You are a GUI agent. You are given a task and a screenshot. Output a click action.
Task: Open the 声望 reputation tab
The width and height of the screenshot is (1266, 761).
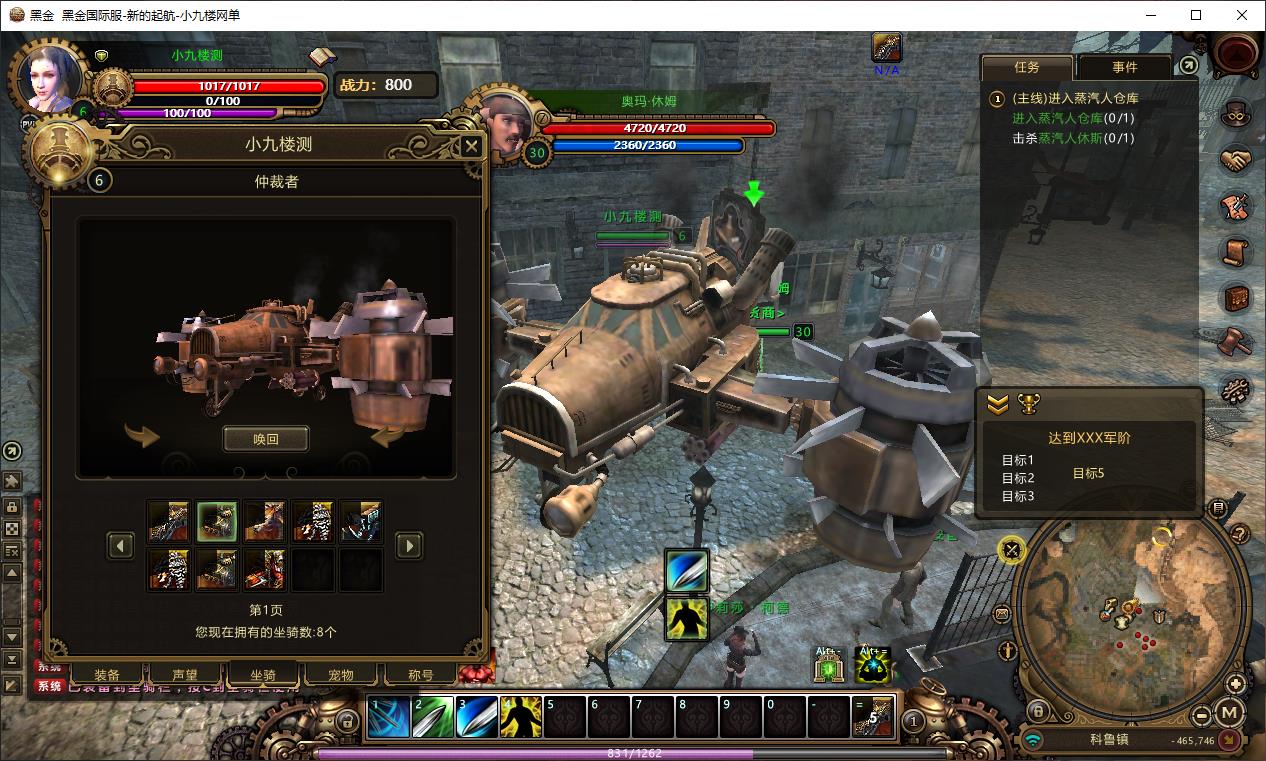tap(185, 675)
